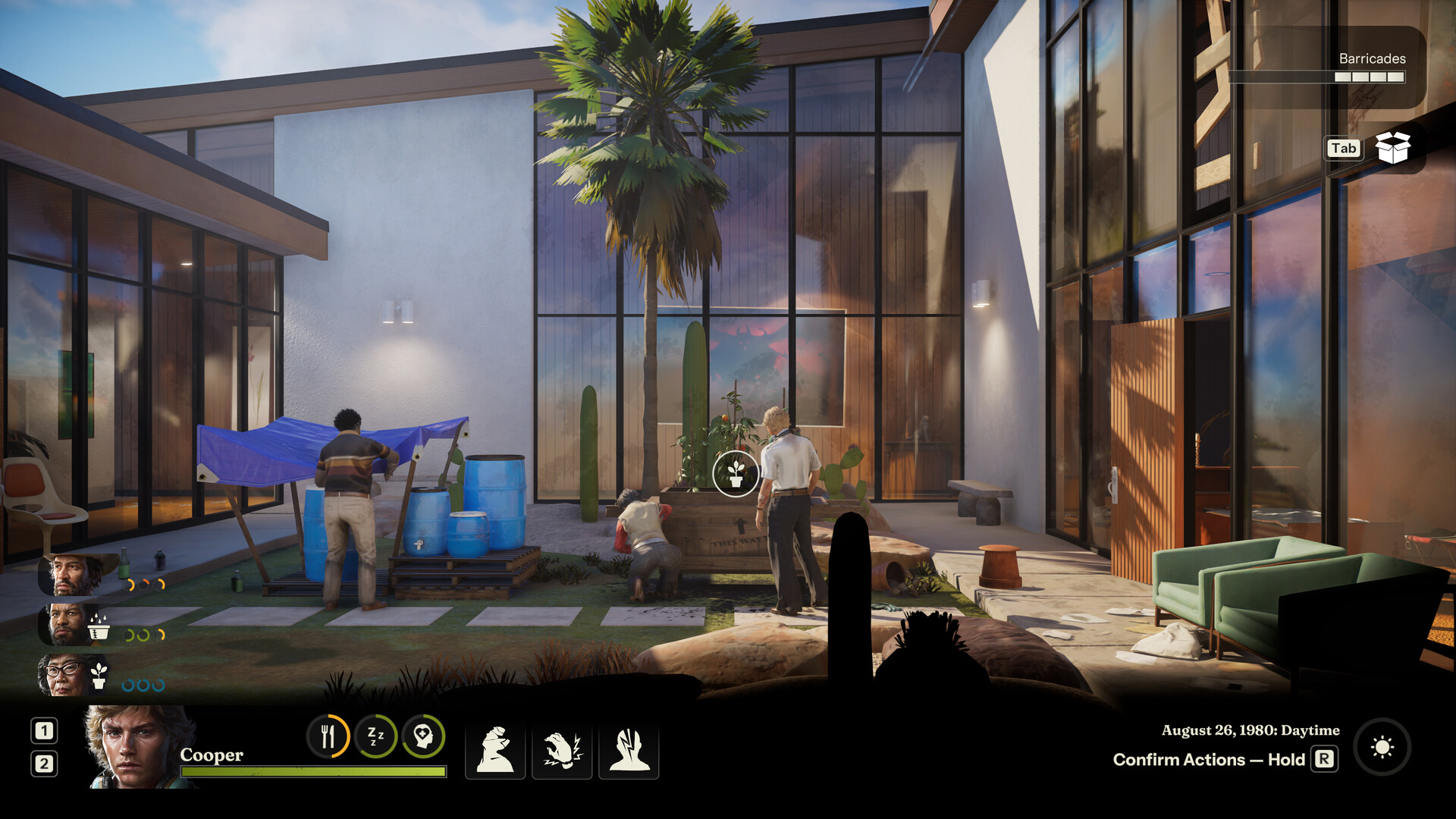Activate the bandaged fist trait icon

[494, 751]
